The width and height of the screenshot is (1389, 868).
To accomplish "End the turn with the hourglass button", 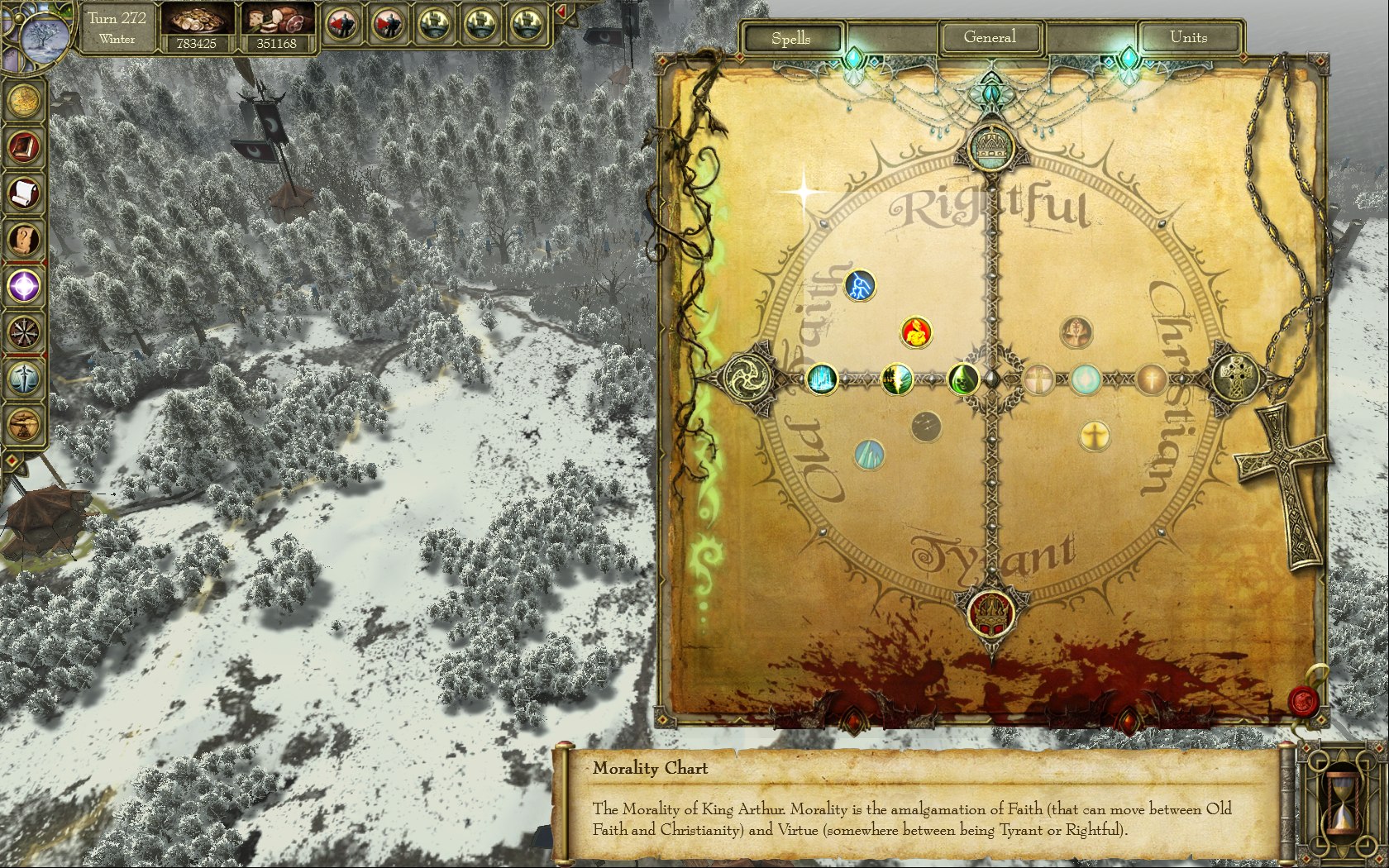I will (1341, 799).
